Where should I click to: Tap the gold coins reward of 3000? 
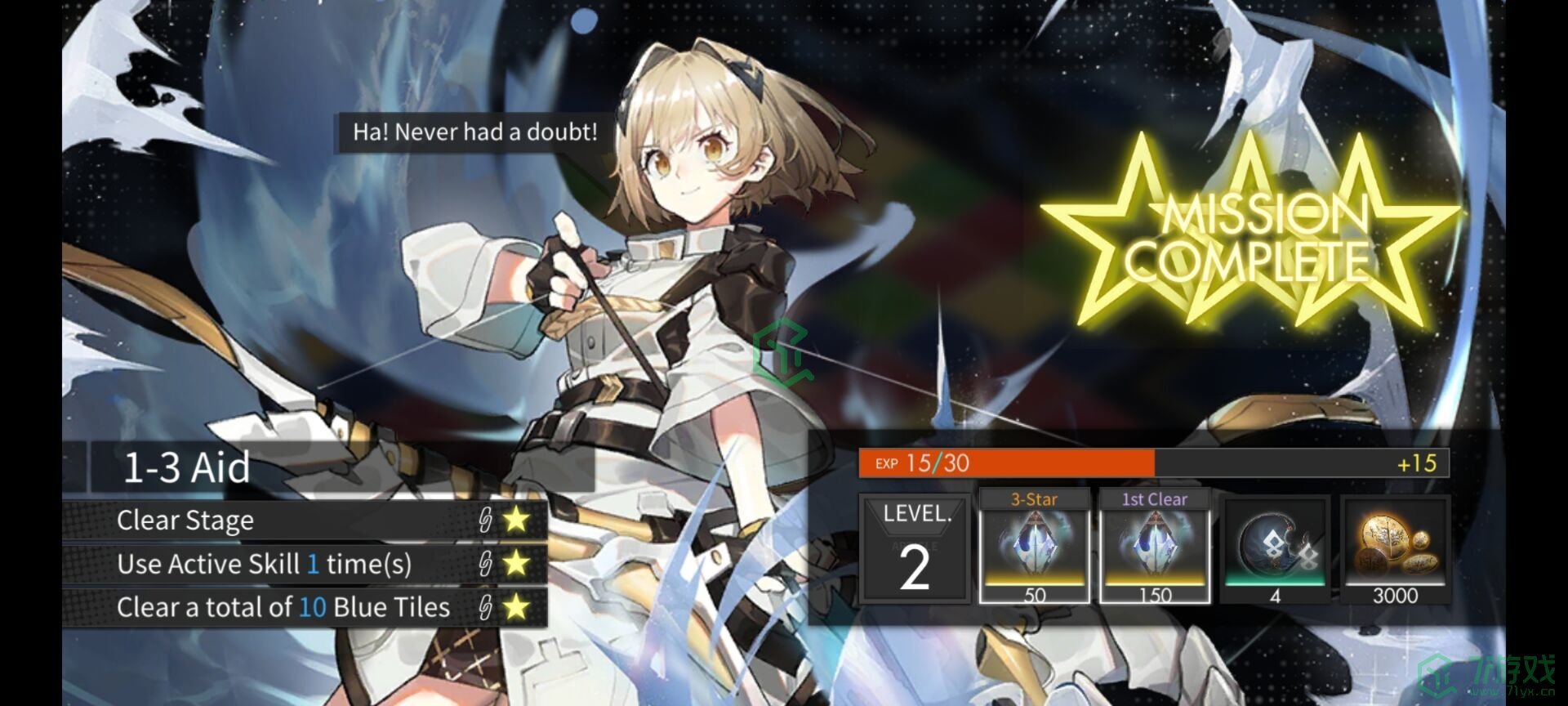click(1395, 549)
